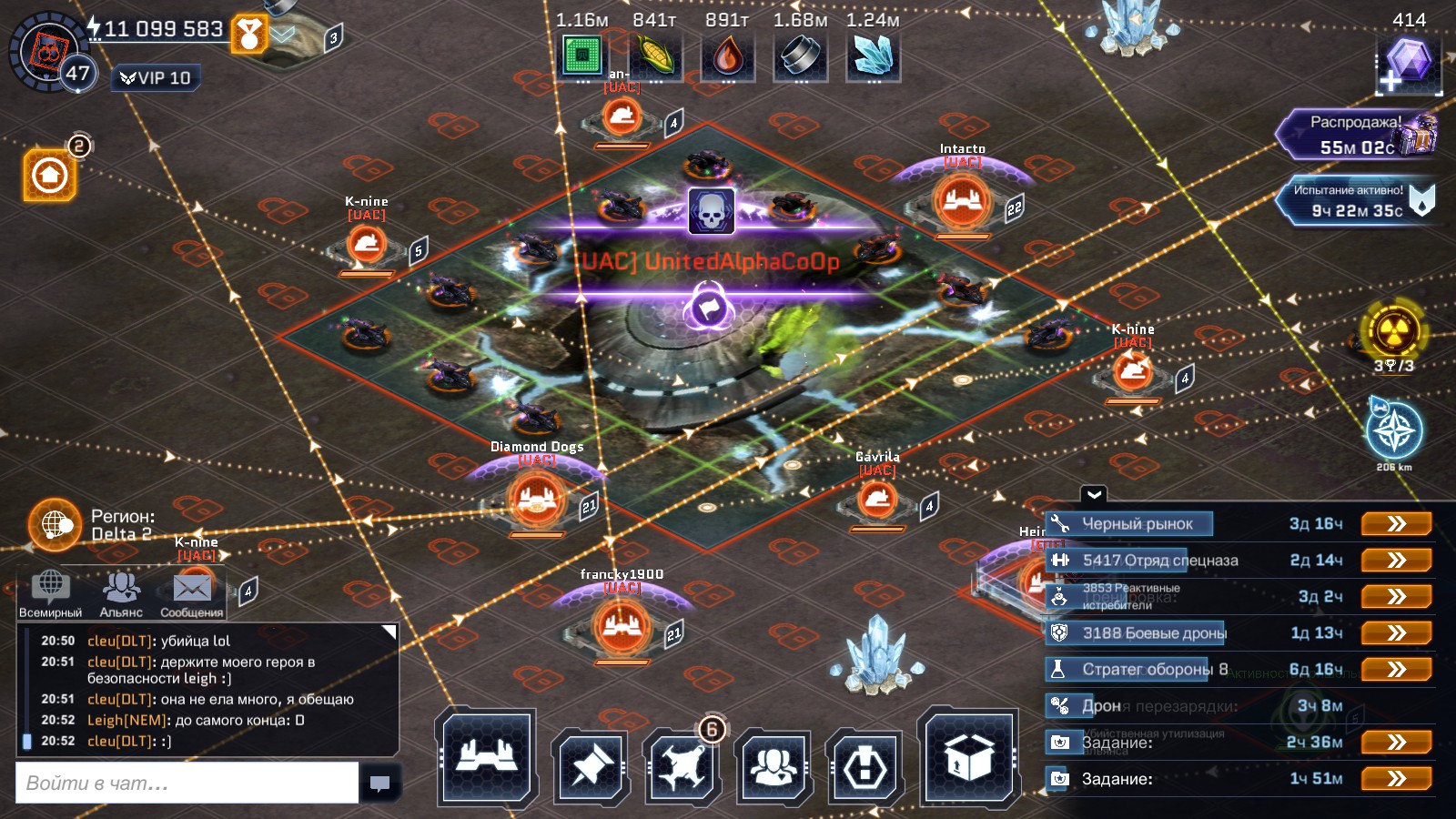The image size is (1456, 819).
Task: Open the base buildings menu button
Action: pos(486,758)
